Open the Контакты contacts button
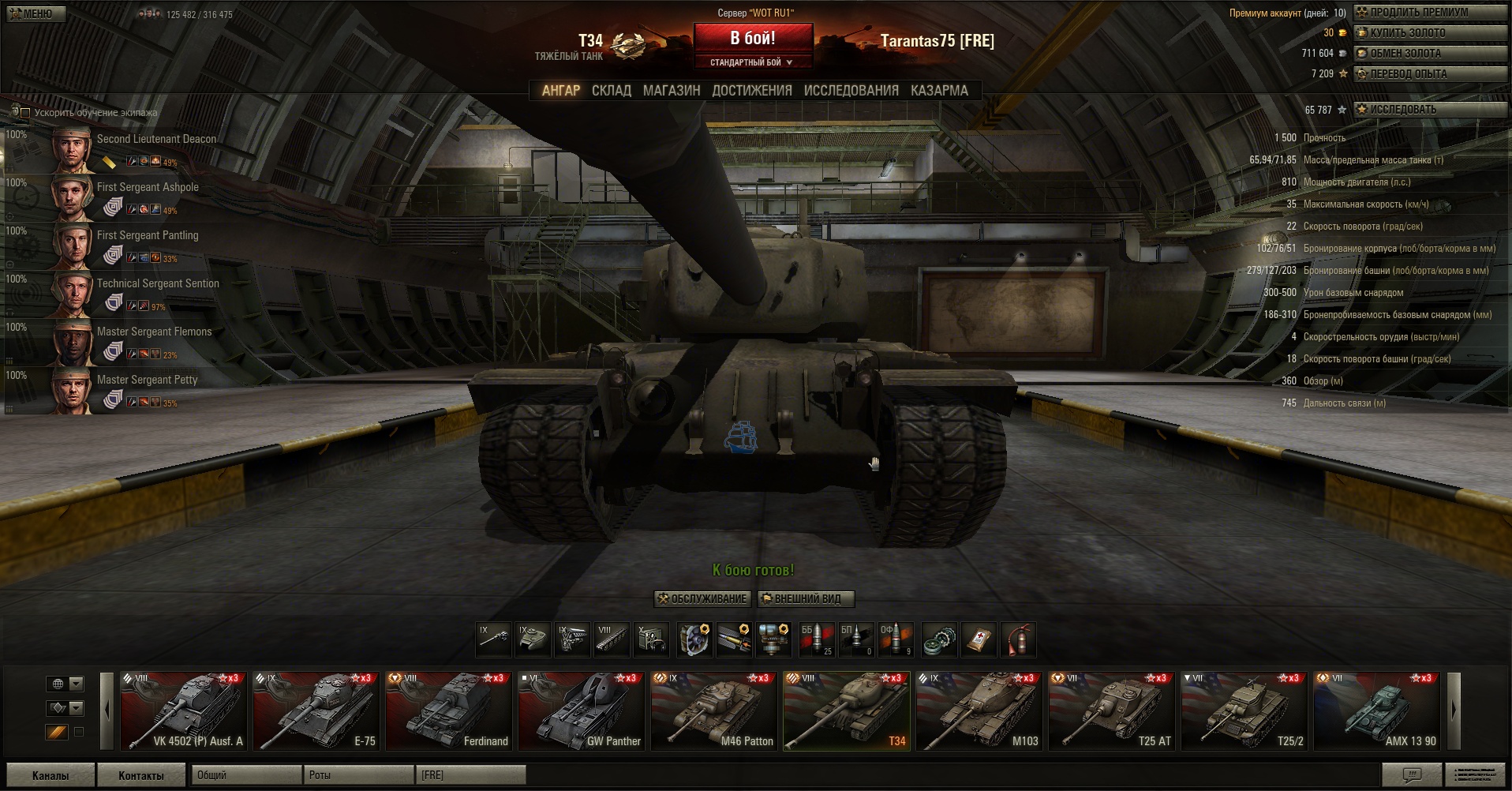1512x791 pixels. 141,775
